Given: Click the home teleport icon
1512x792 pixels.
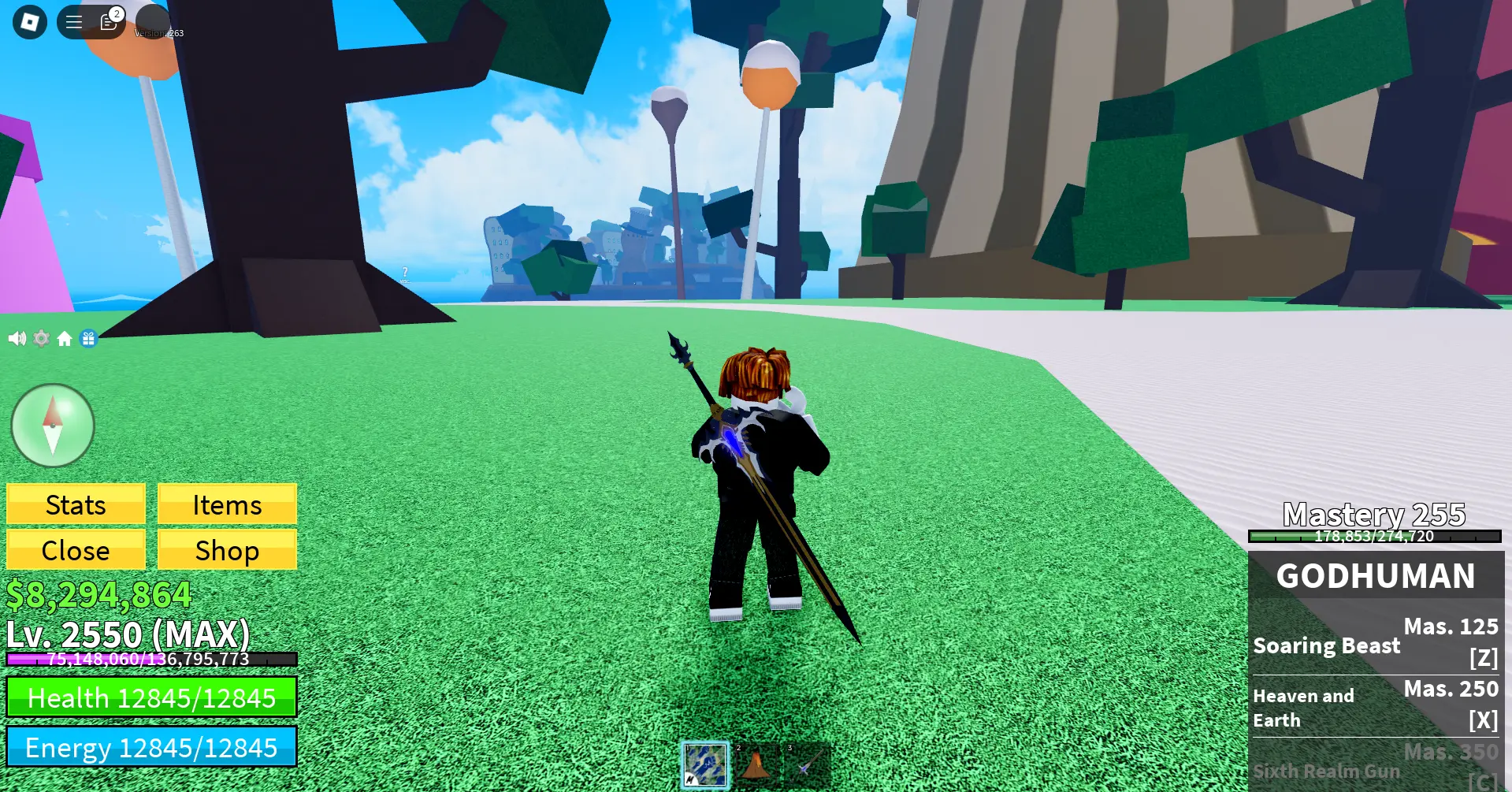Looking at the screenshot, I should [x=65, y=337].
